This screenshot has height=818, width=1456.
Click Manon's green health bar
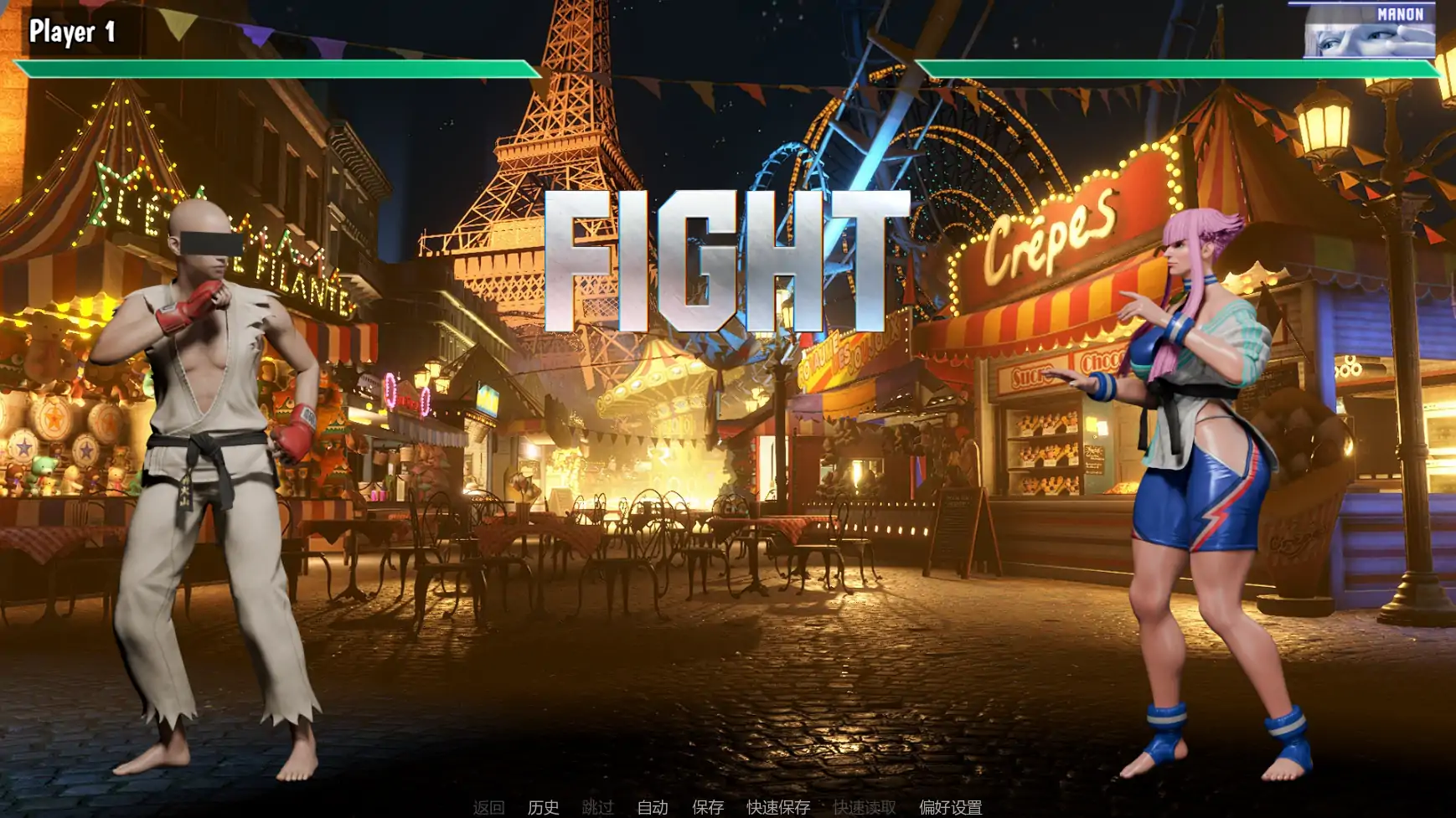(1173, 67)
